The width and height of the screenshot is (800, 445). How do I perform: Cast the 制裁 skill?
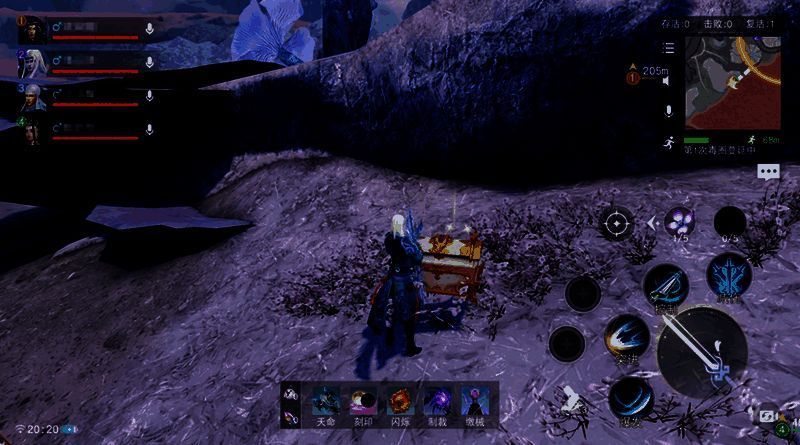[437, 402]
